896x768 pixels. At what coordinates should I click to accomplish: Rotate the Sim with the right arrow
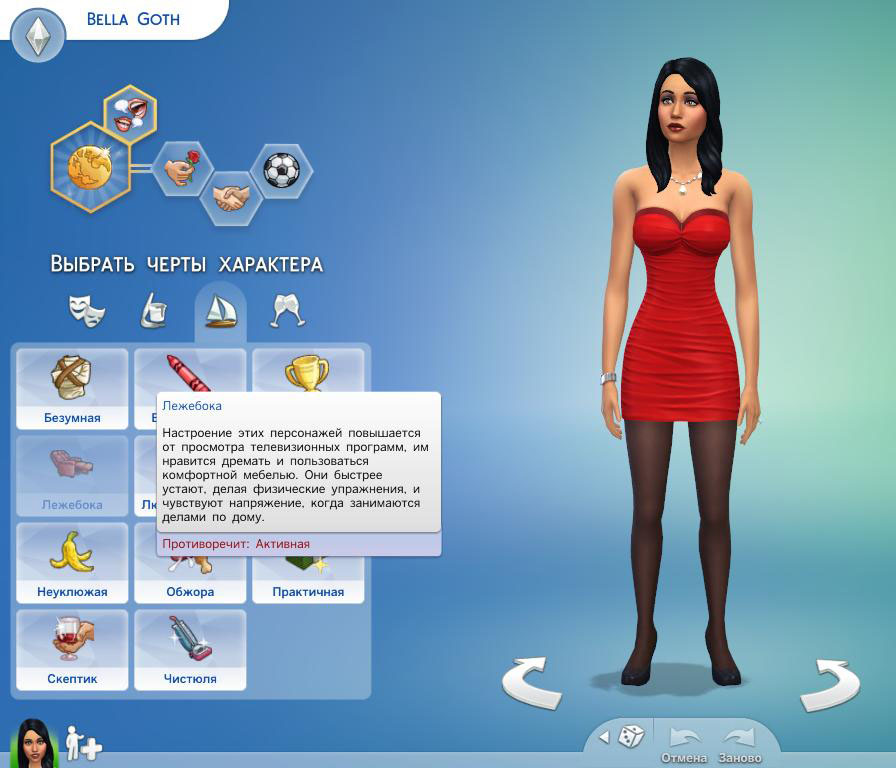(829, 684)
